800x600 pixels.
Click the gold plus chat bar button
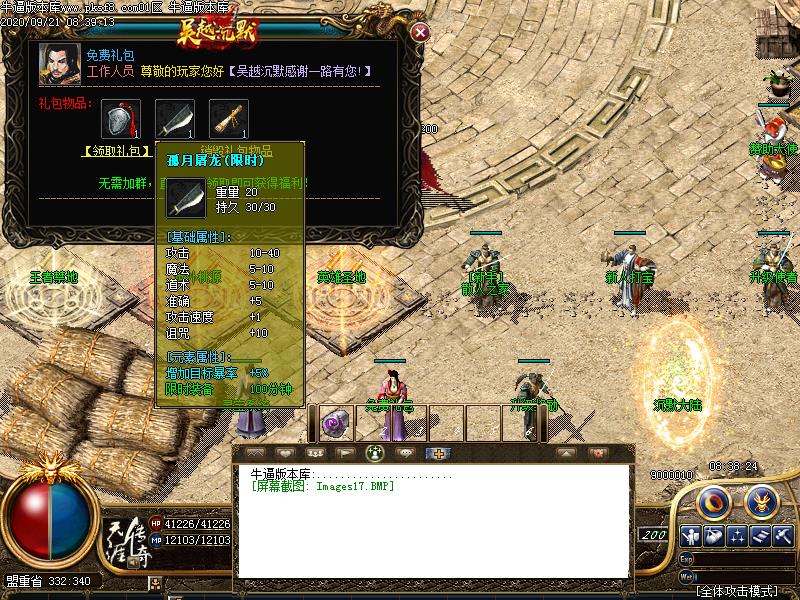click(x=435, y=453)
